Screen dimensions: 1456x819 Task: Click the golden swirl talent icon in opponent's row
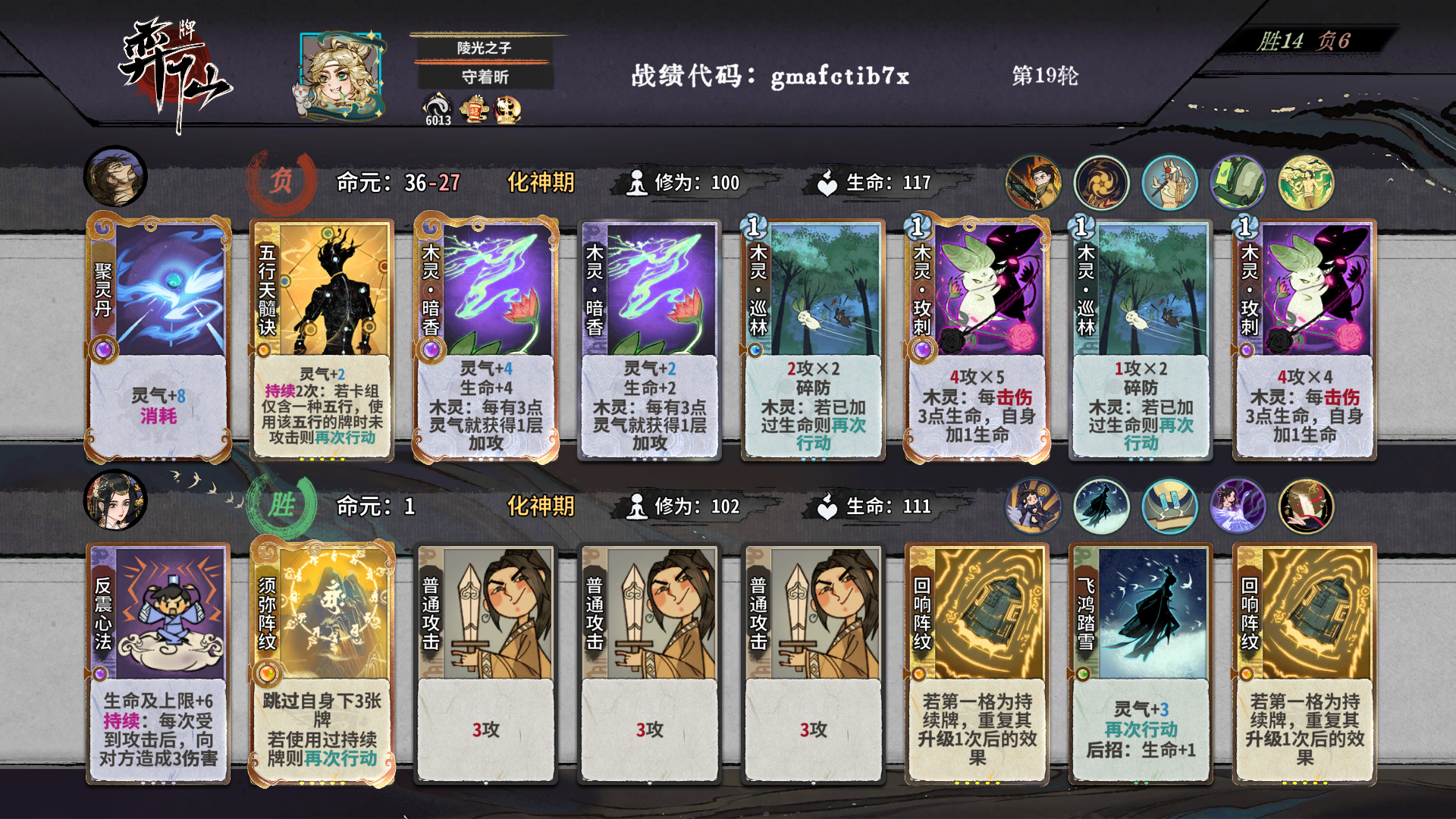1101,182
